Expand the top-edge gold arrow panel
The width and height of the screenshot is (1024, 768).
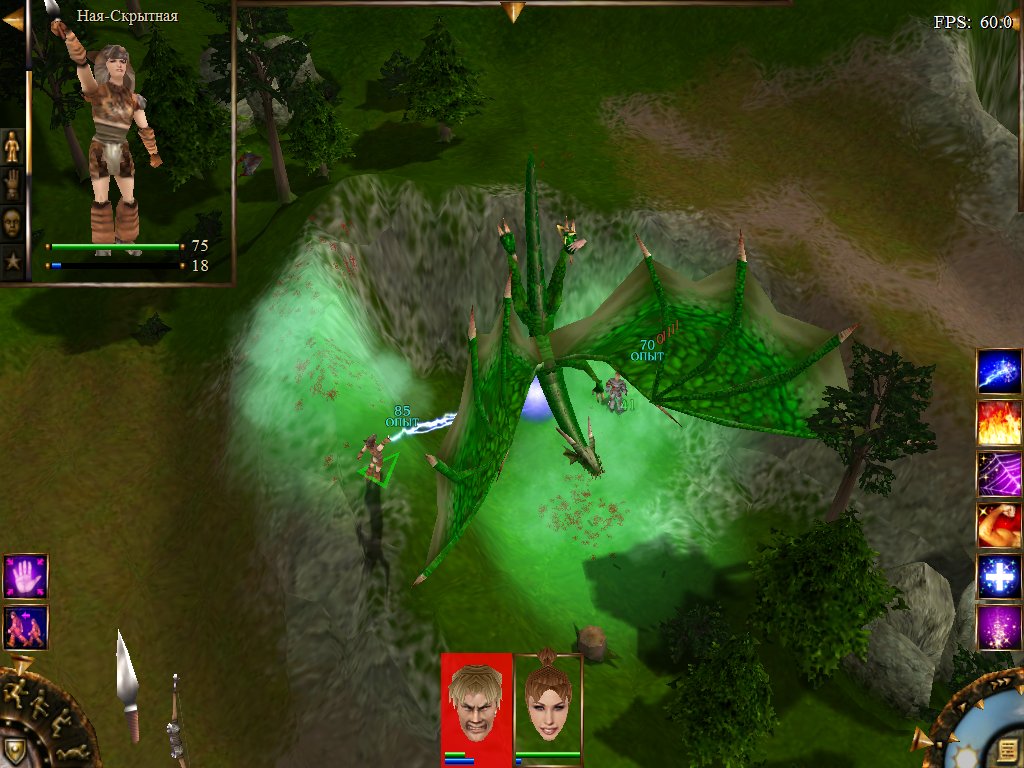tap(513, 11)
